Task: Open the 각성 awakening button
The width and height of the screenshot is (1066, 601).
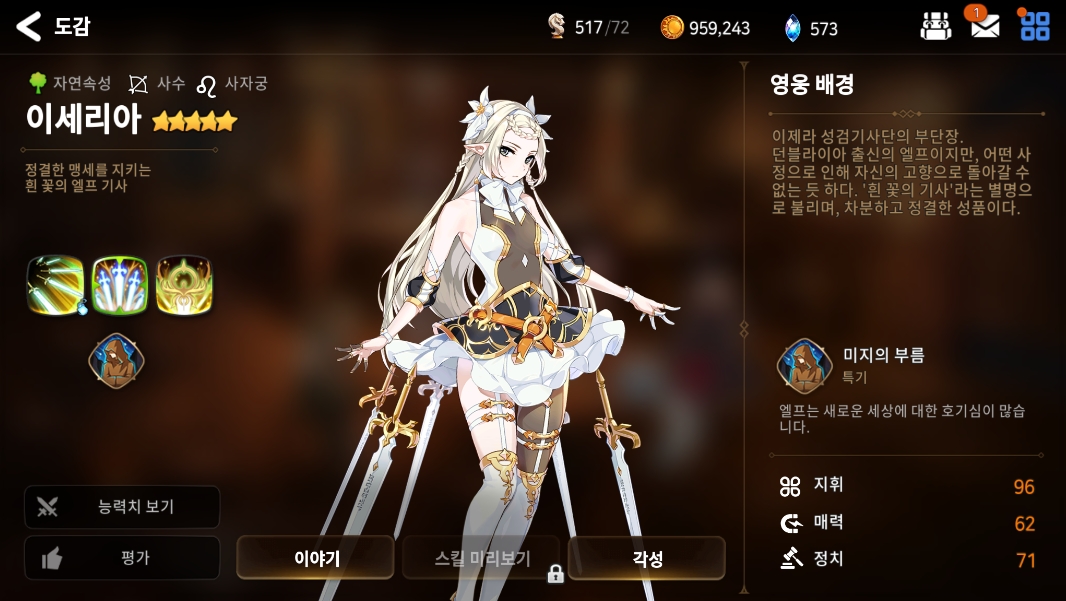Action: (x=646, y=558)
